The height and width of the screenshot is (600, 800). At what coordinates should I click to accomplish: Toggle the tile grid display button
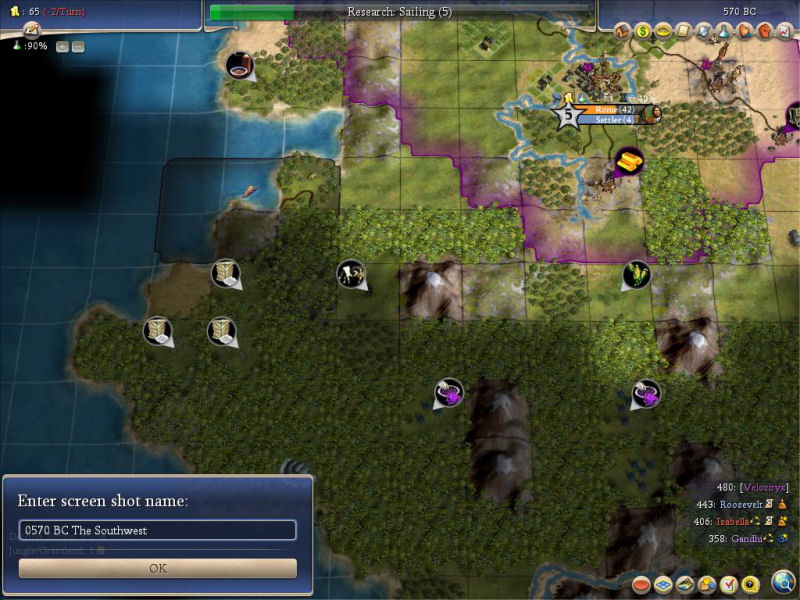[664, 584]
